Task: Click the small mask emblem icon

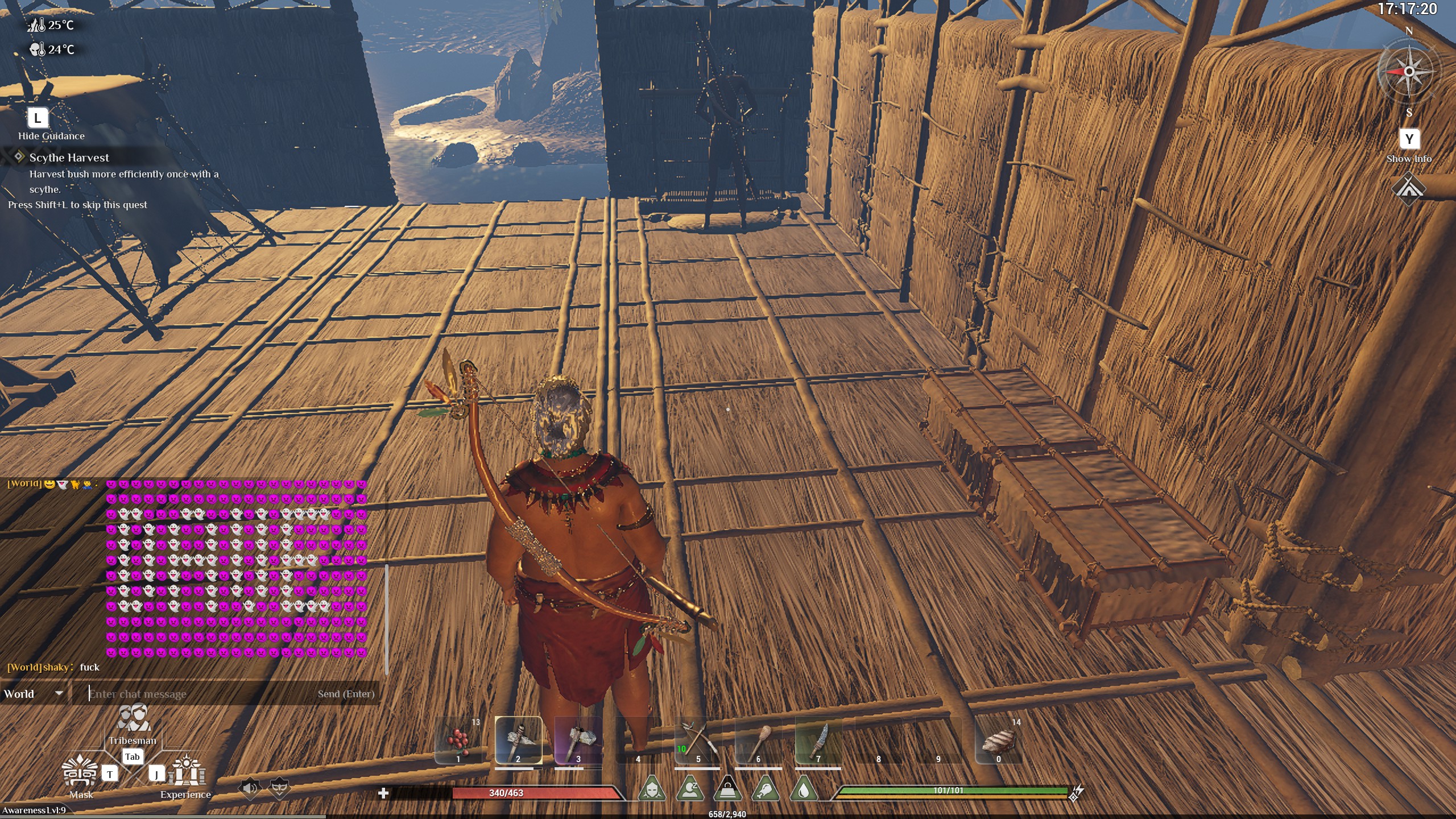Action: pyautogui.click(x=279, y=788)
